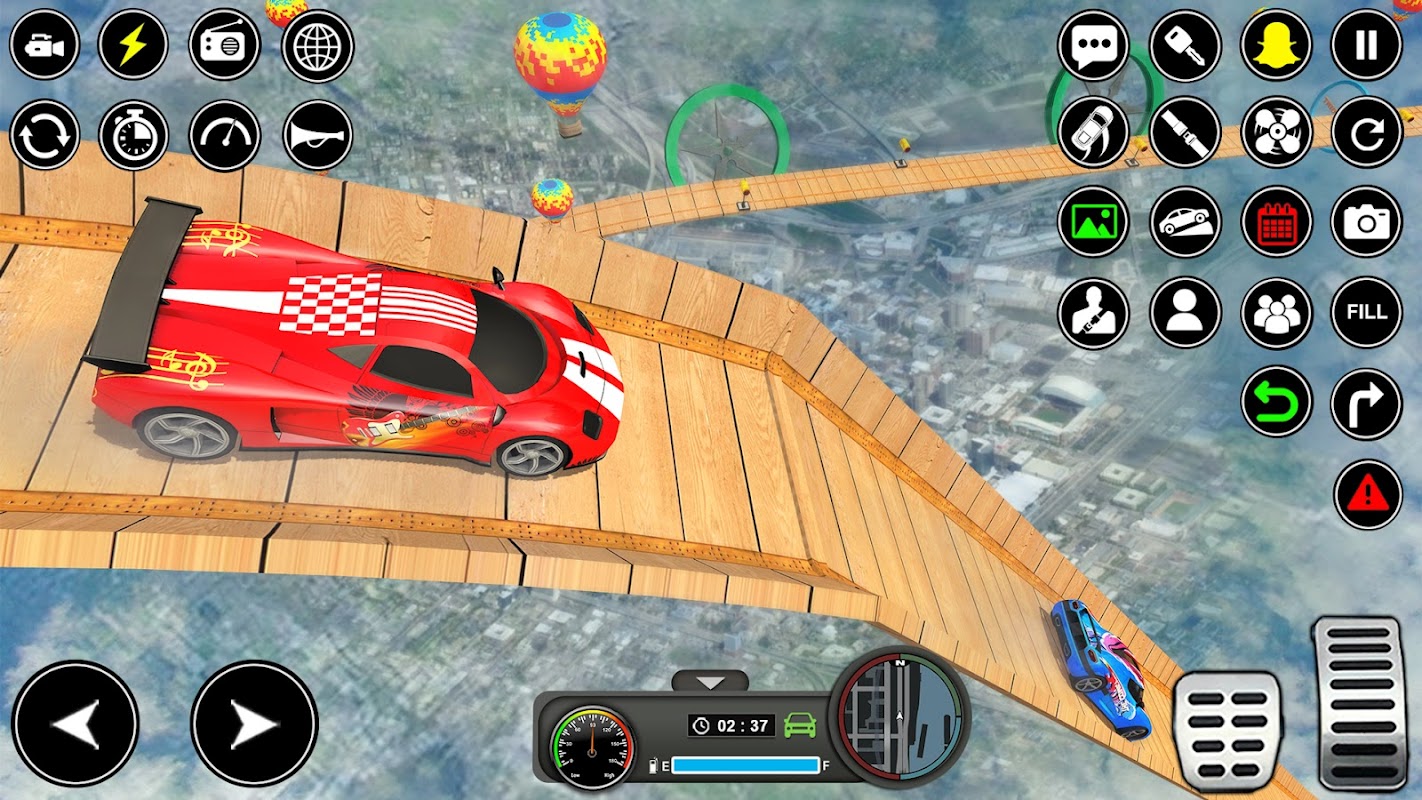
Task: Click the stopwatch icon
Action: (x=134, y=135)
